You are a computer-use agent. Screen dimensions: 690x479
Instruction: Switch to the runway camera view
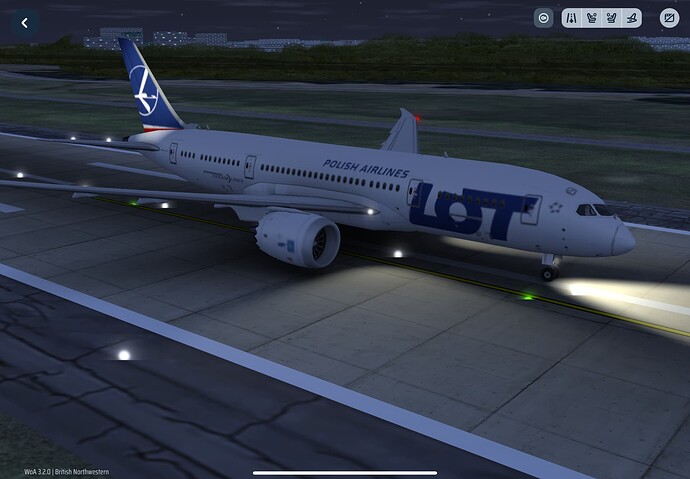(570, 18)
